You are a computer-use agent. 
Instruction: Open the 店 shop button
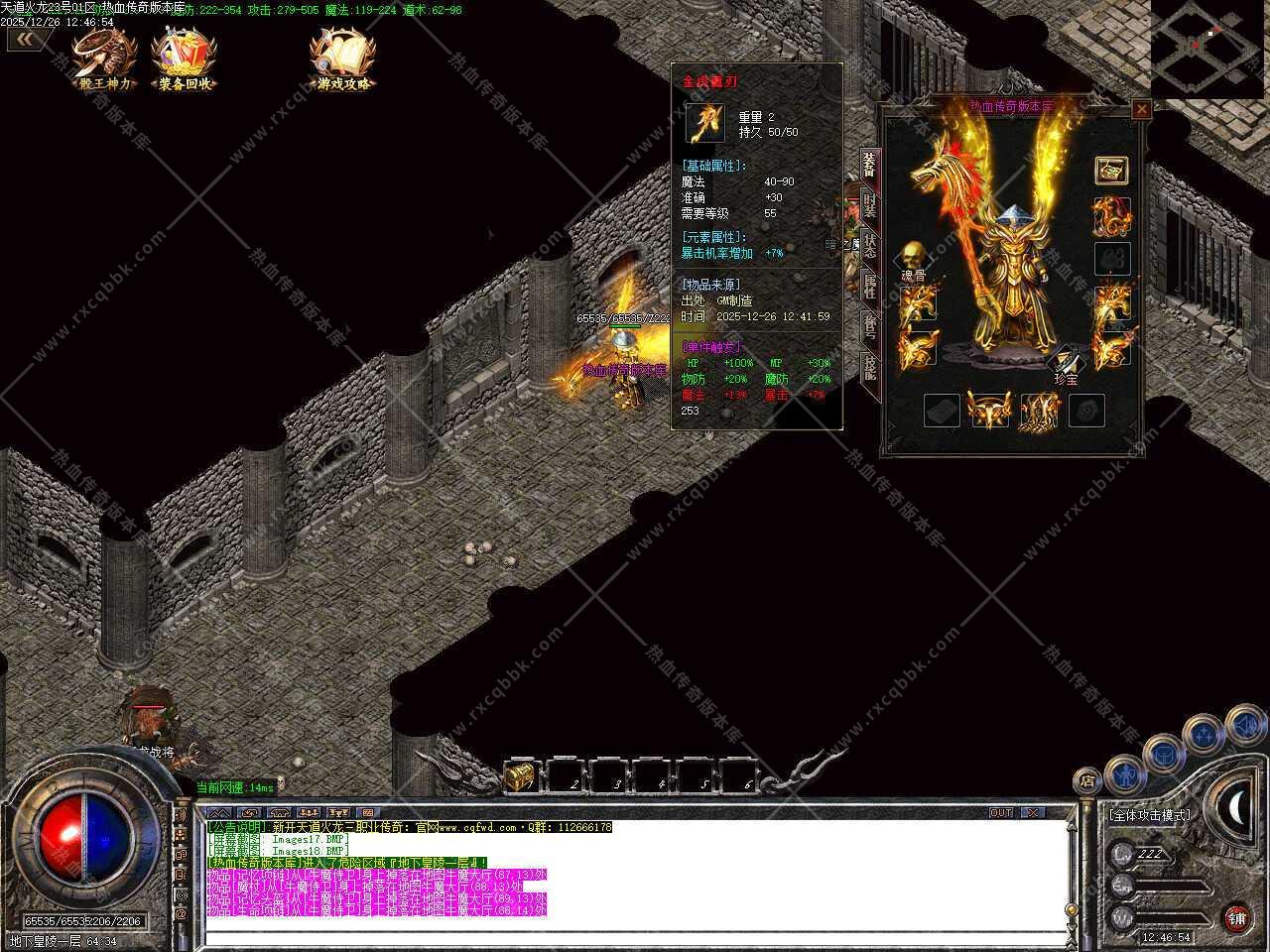point(1088,780)
